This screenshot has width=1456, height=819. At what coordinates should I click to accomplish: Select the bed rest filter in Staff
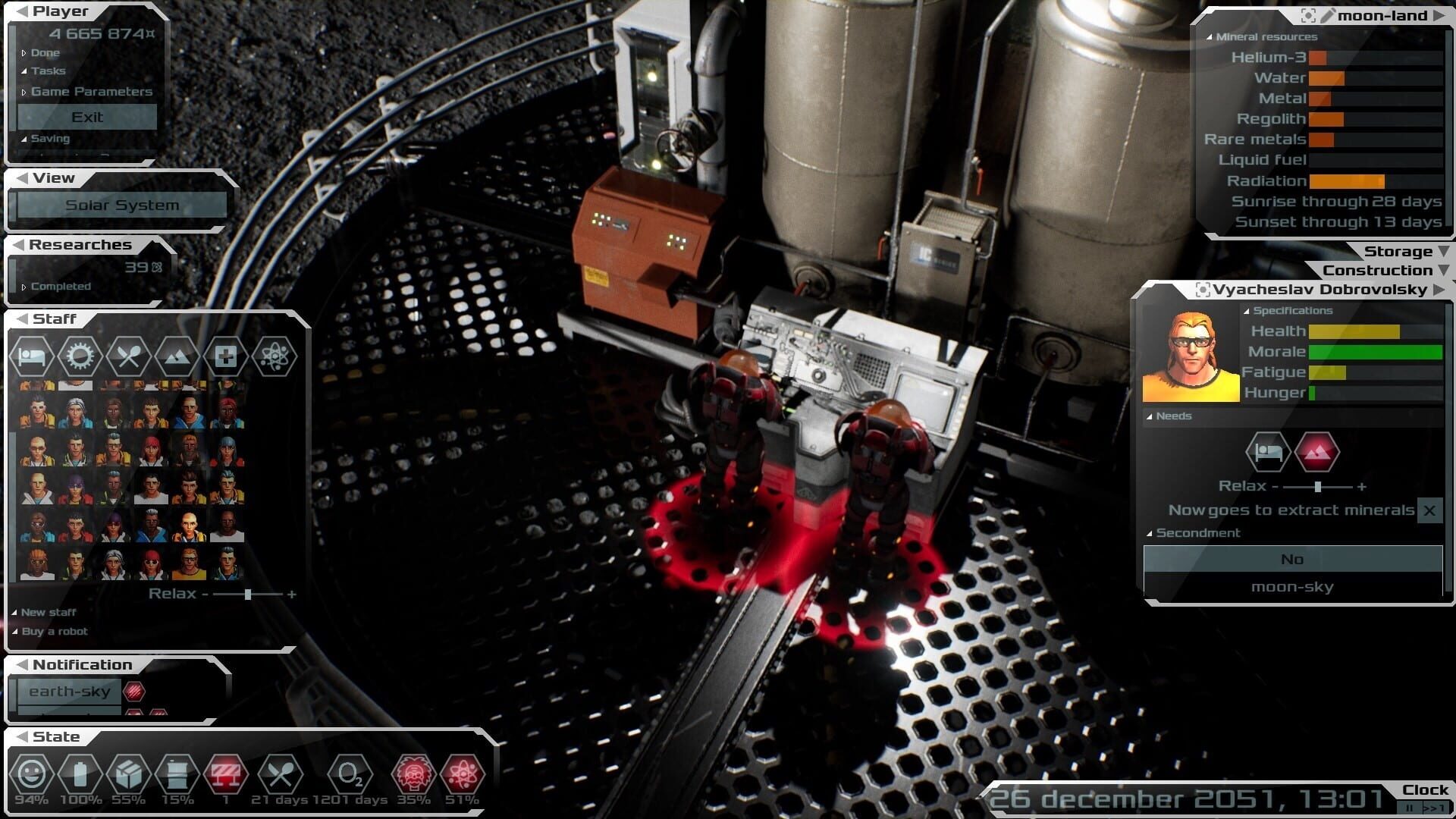(x=32, y=356)
